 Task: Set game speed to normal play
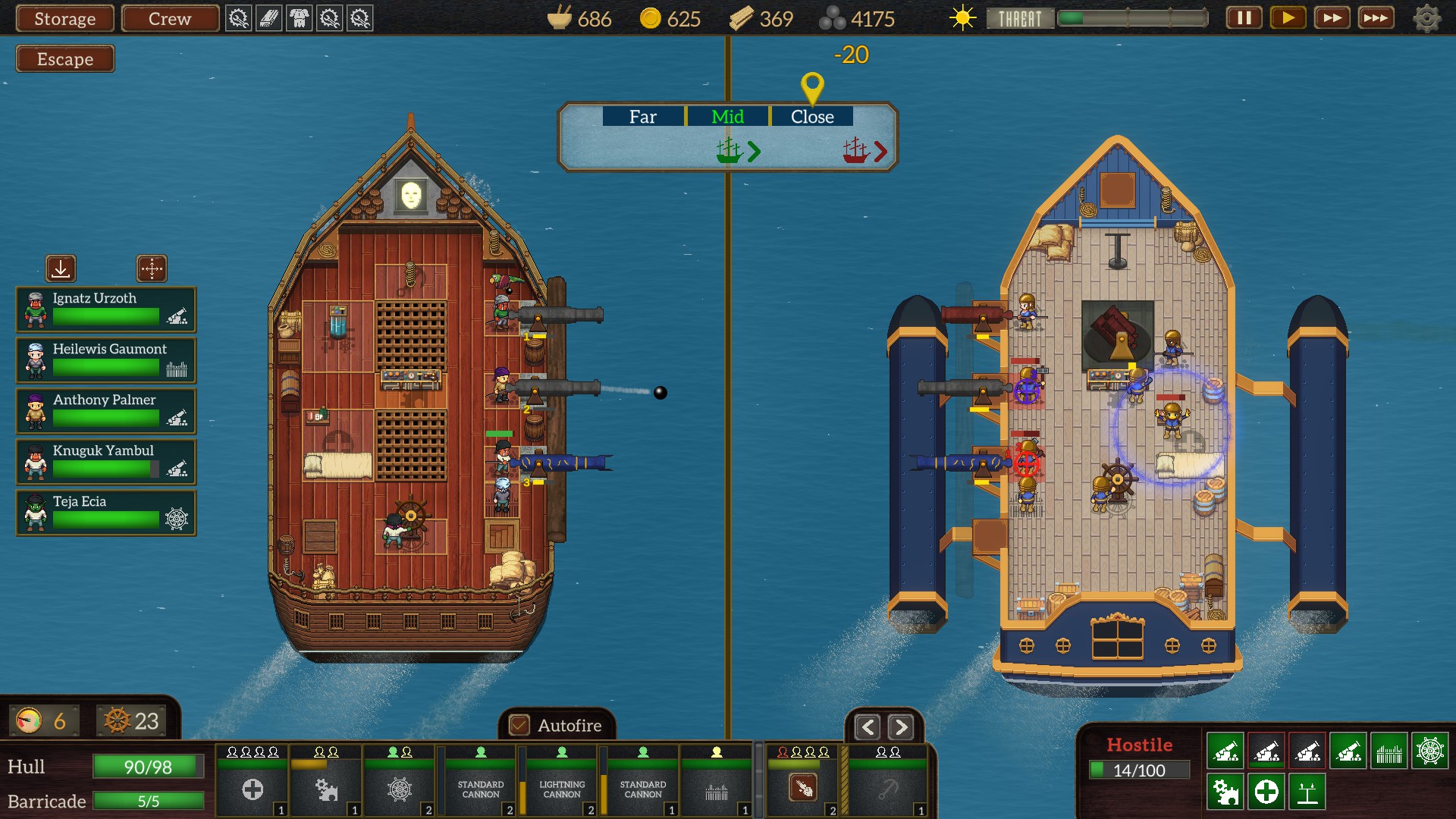(x=1288, y=18)
